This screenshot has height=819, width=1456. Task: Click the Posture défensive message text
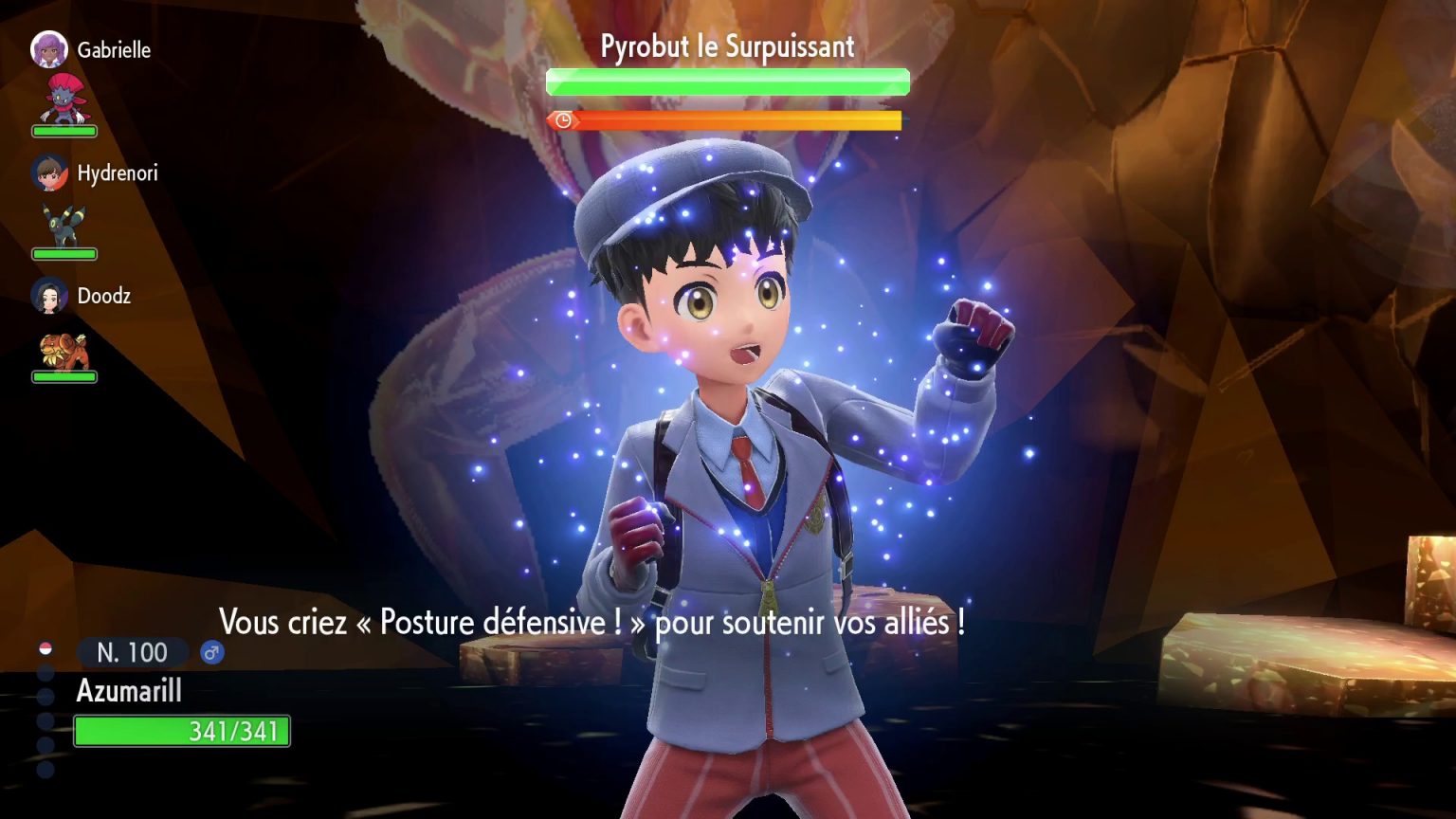(593, 623)
